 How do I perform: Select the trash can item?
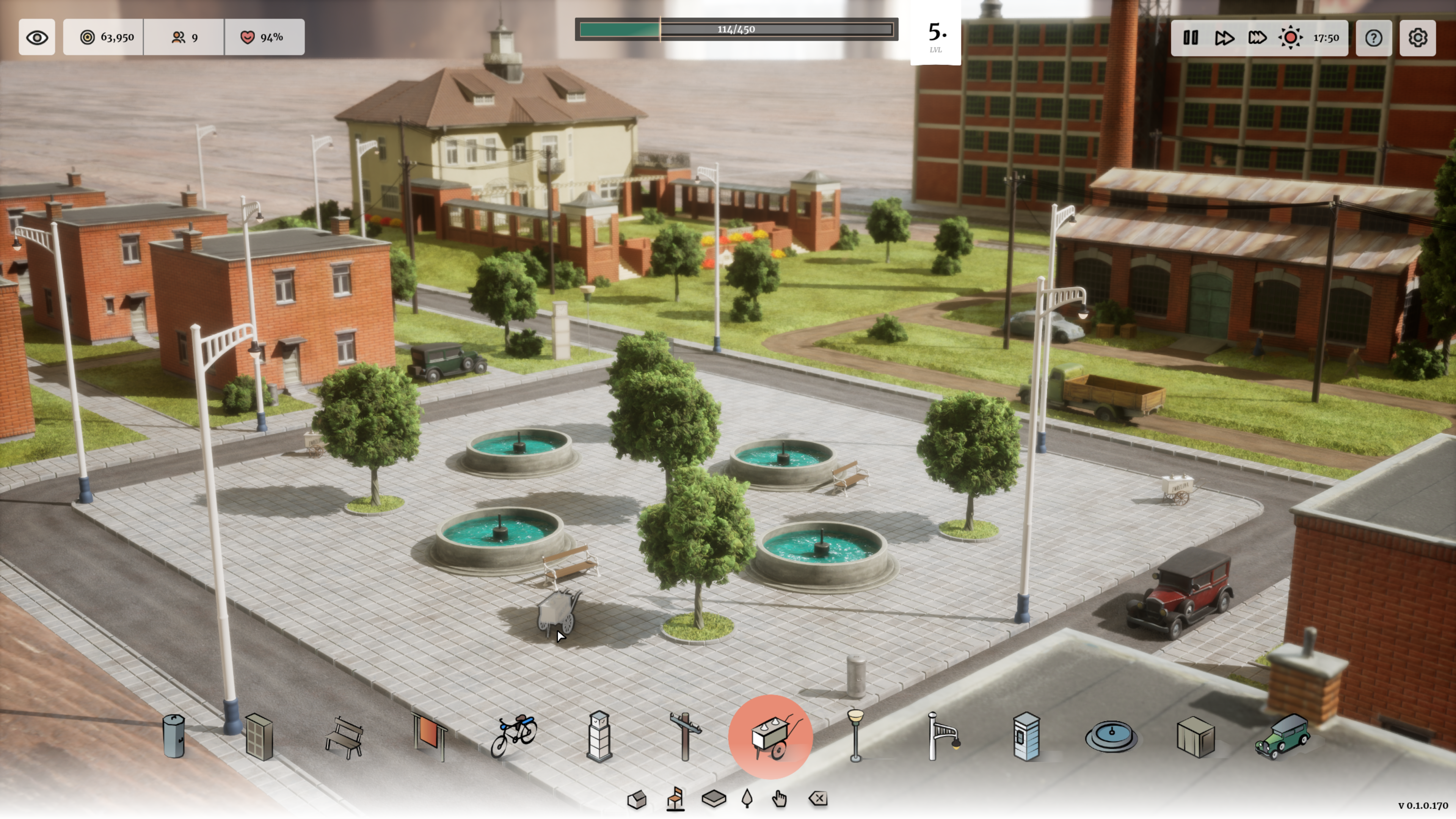(174, 736)
